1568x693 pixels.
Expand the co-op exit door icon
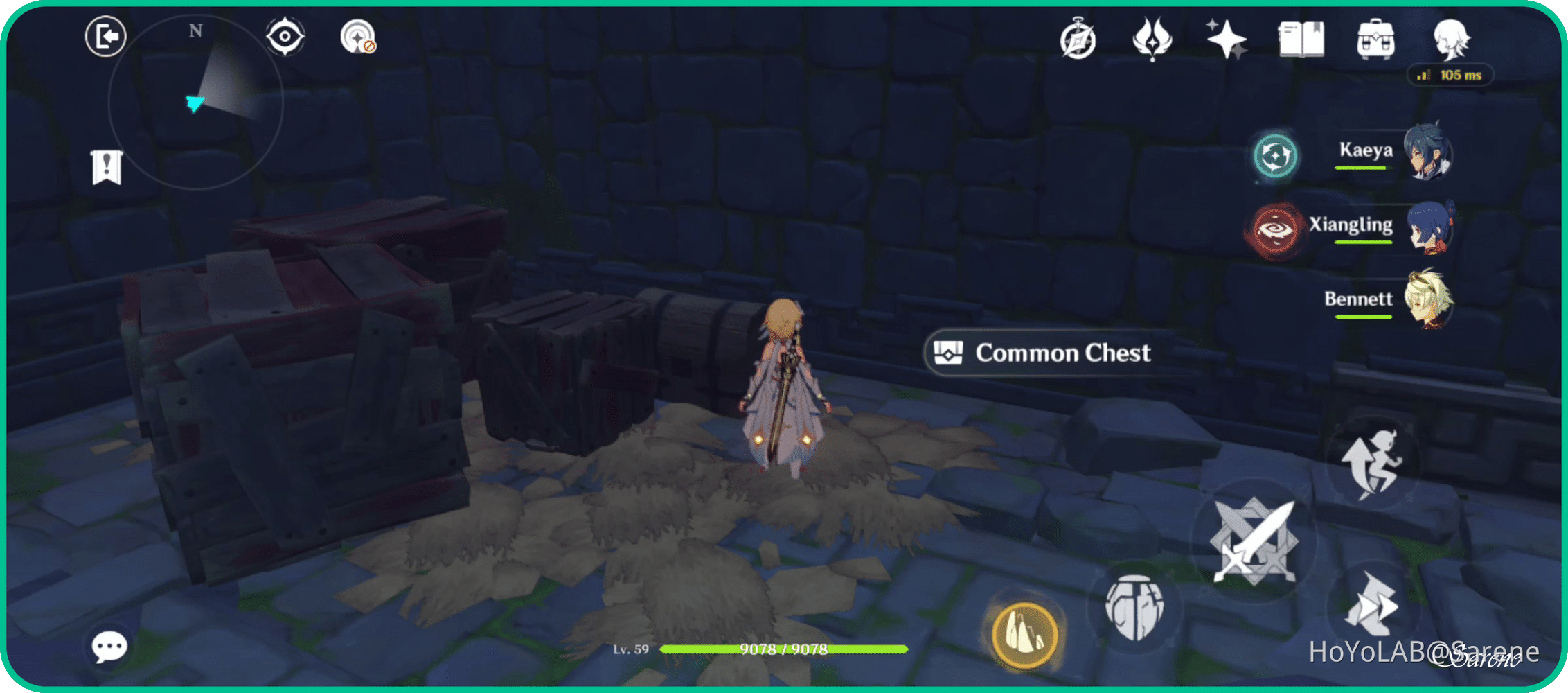(105, 35)
